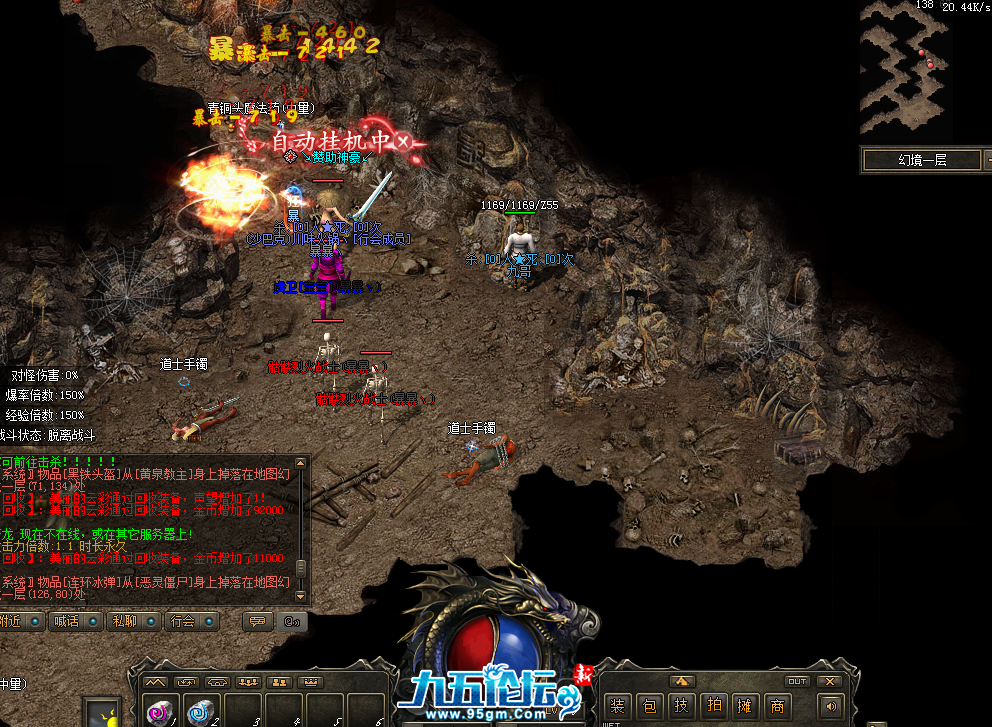The image size is (992, 727).
Task: Open the 拍 auction panel
Action: pyautogui.click(x=714, y=707)
